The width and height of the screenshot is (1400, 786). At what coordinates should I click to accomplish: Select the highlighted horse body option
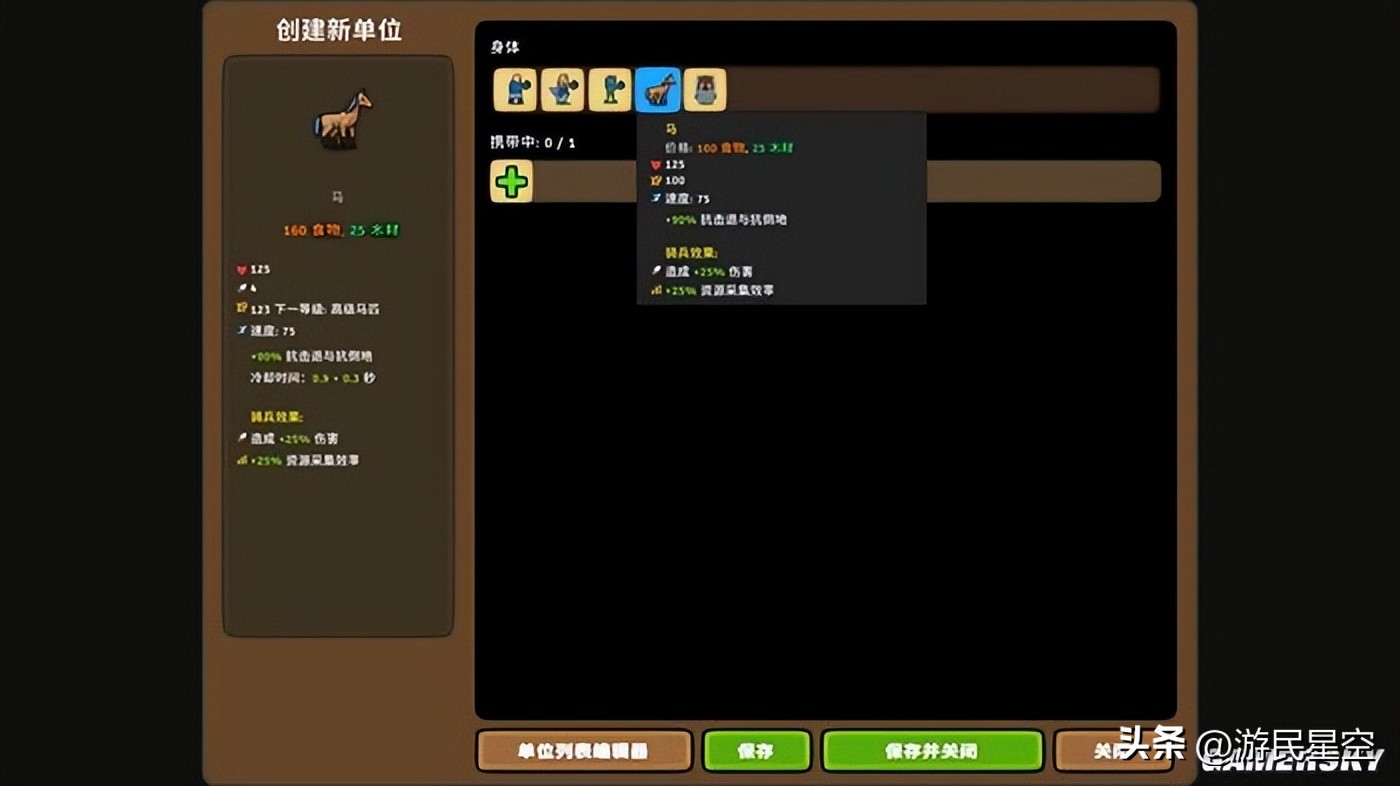[x=658, y=89]
